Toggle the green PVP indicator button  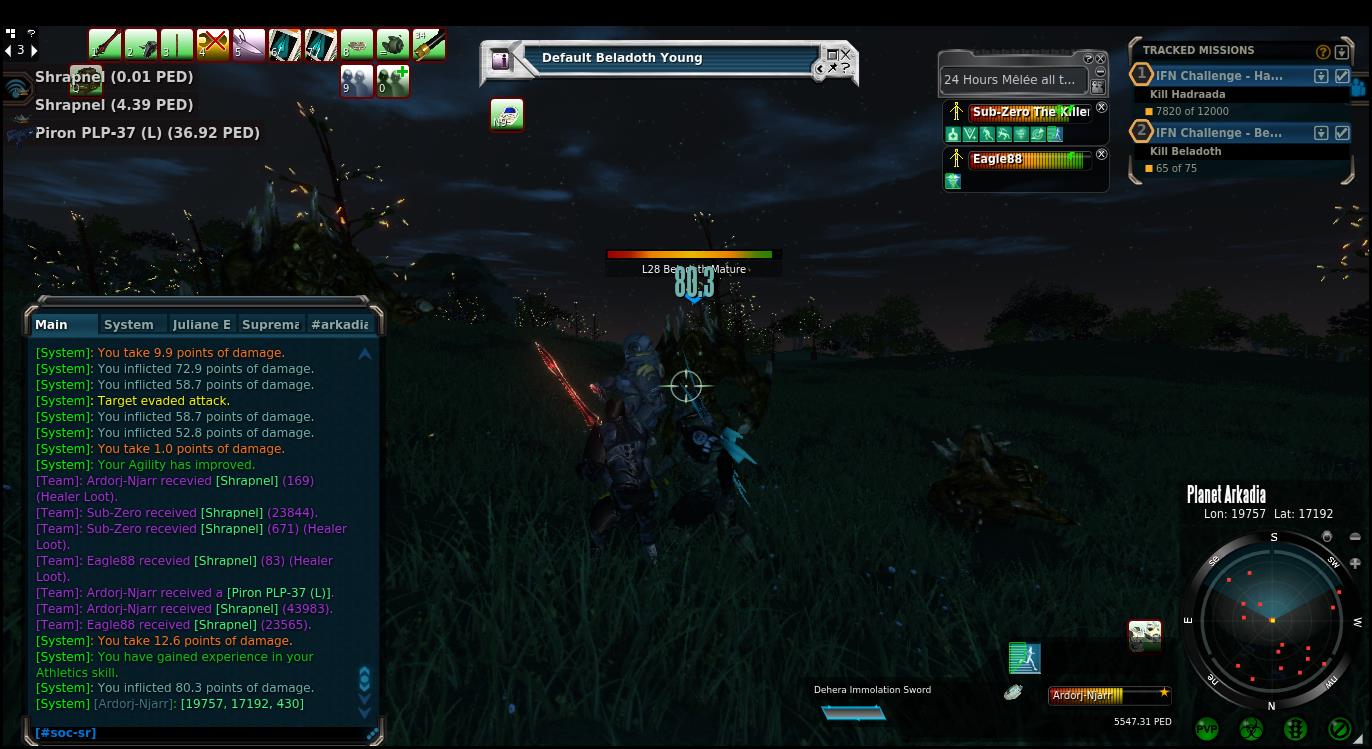click(x=1207, y=729)
